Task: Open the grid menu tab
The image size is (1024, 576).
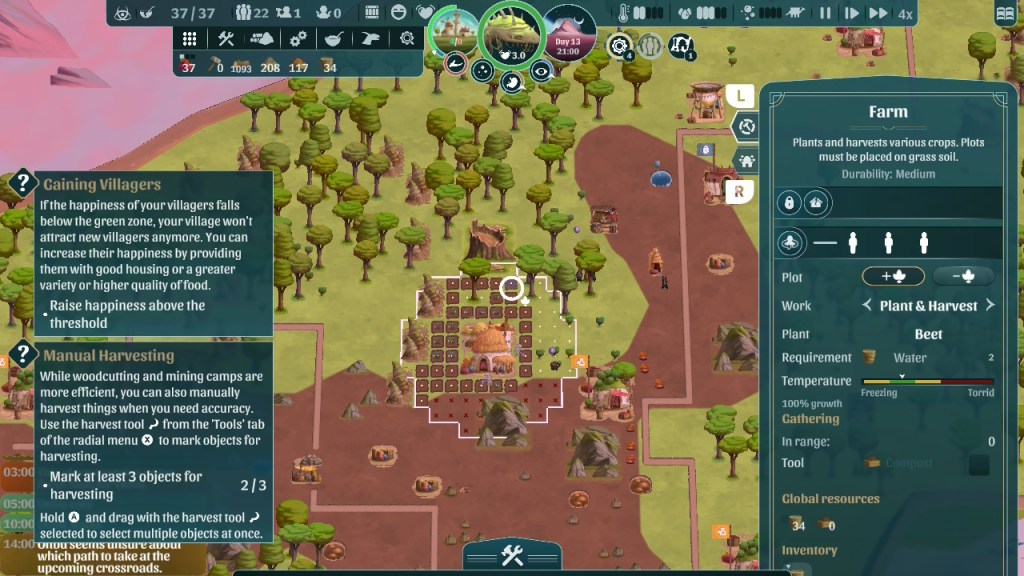Action: click(x=189, y=38)
